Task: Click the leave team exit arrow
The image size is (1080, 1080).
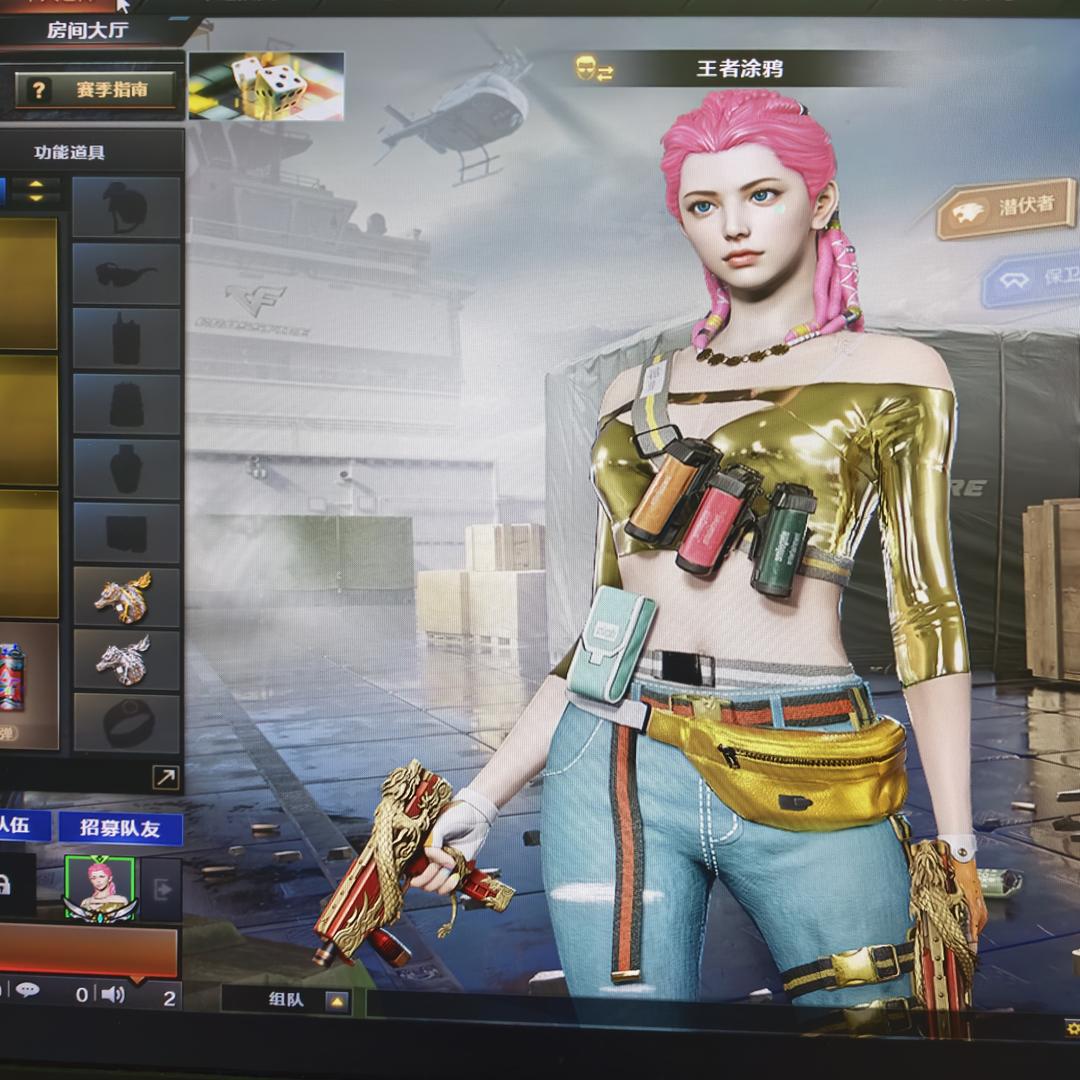Action: [x=160, y=888]
